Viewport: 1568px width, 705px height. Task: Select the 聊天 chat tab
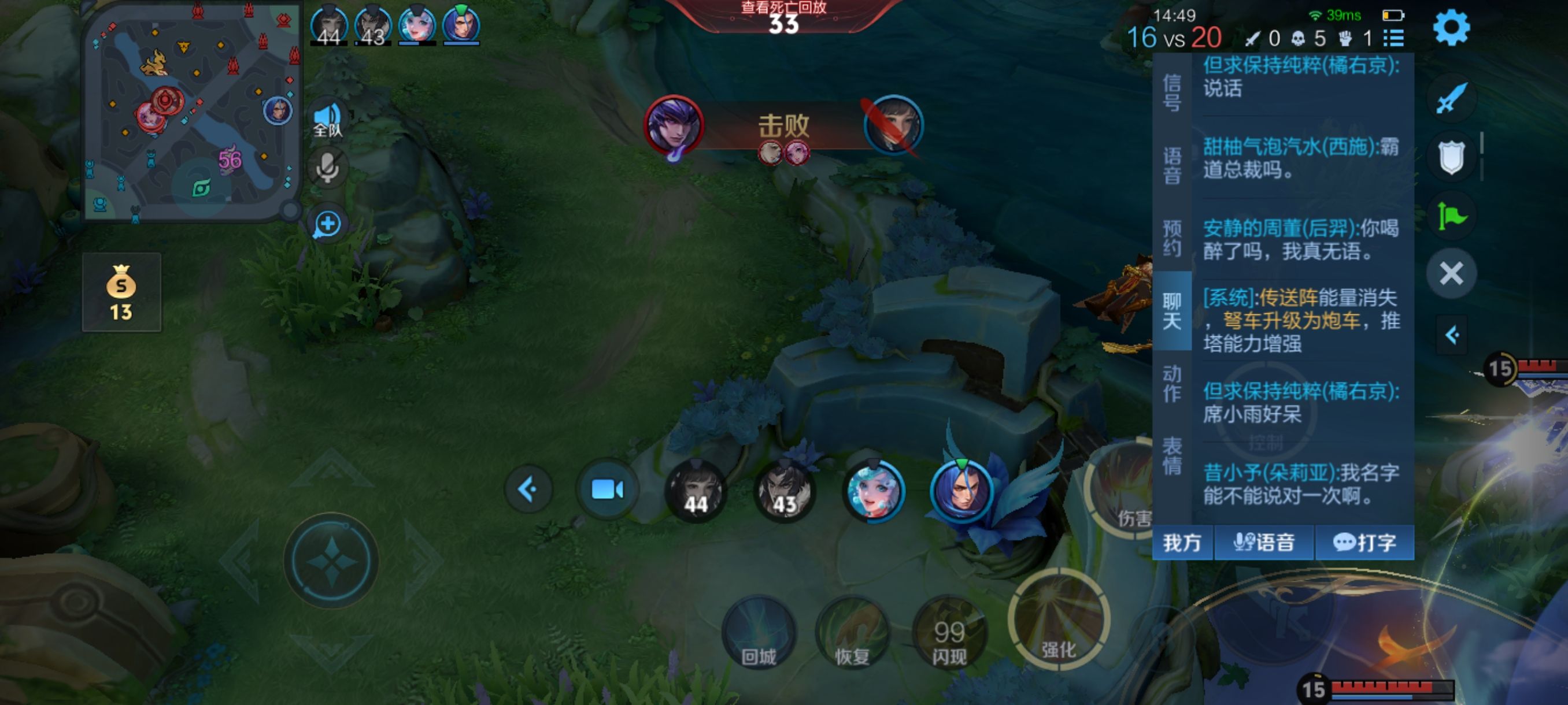tap(1172, 310)
